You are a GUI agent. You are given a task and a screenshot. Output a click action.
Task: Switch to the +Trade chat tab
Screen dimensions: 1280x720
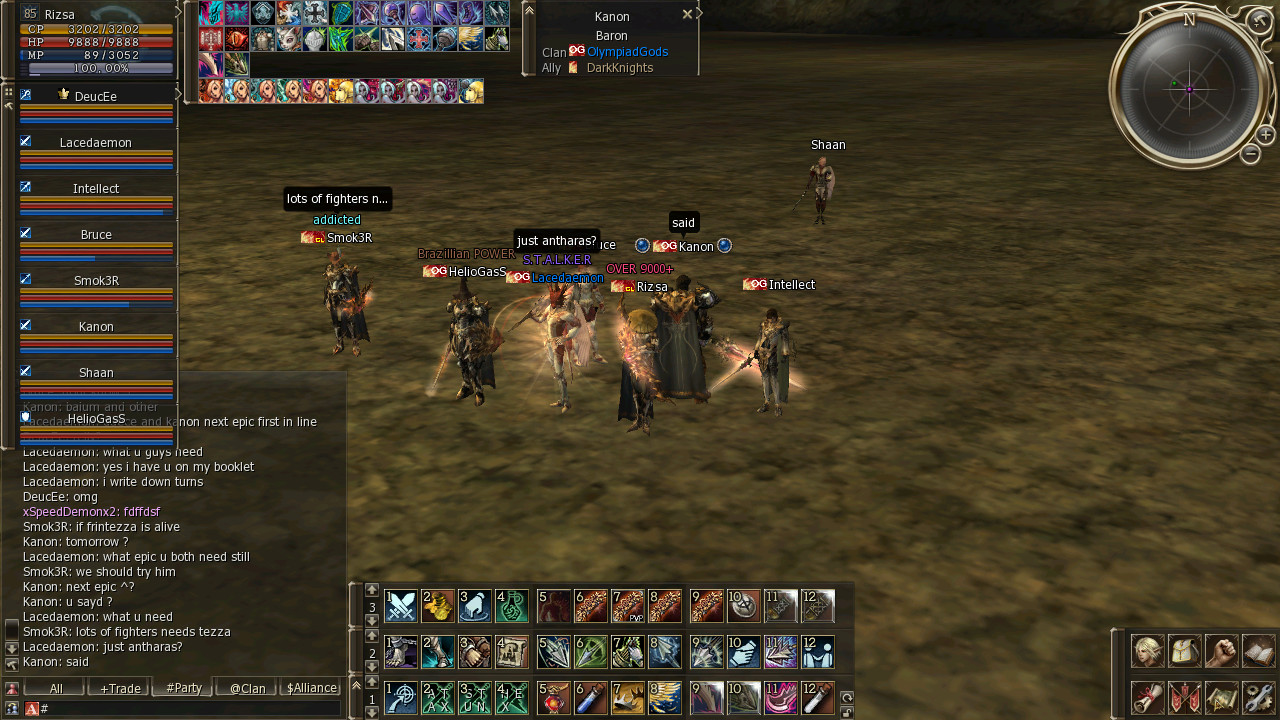tap(120, 688)
